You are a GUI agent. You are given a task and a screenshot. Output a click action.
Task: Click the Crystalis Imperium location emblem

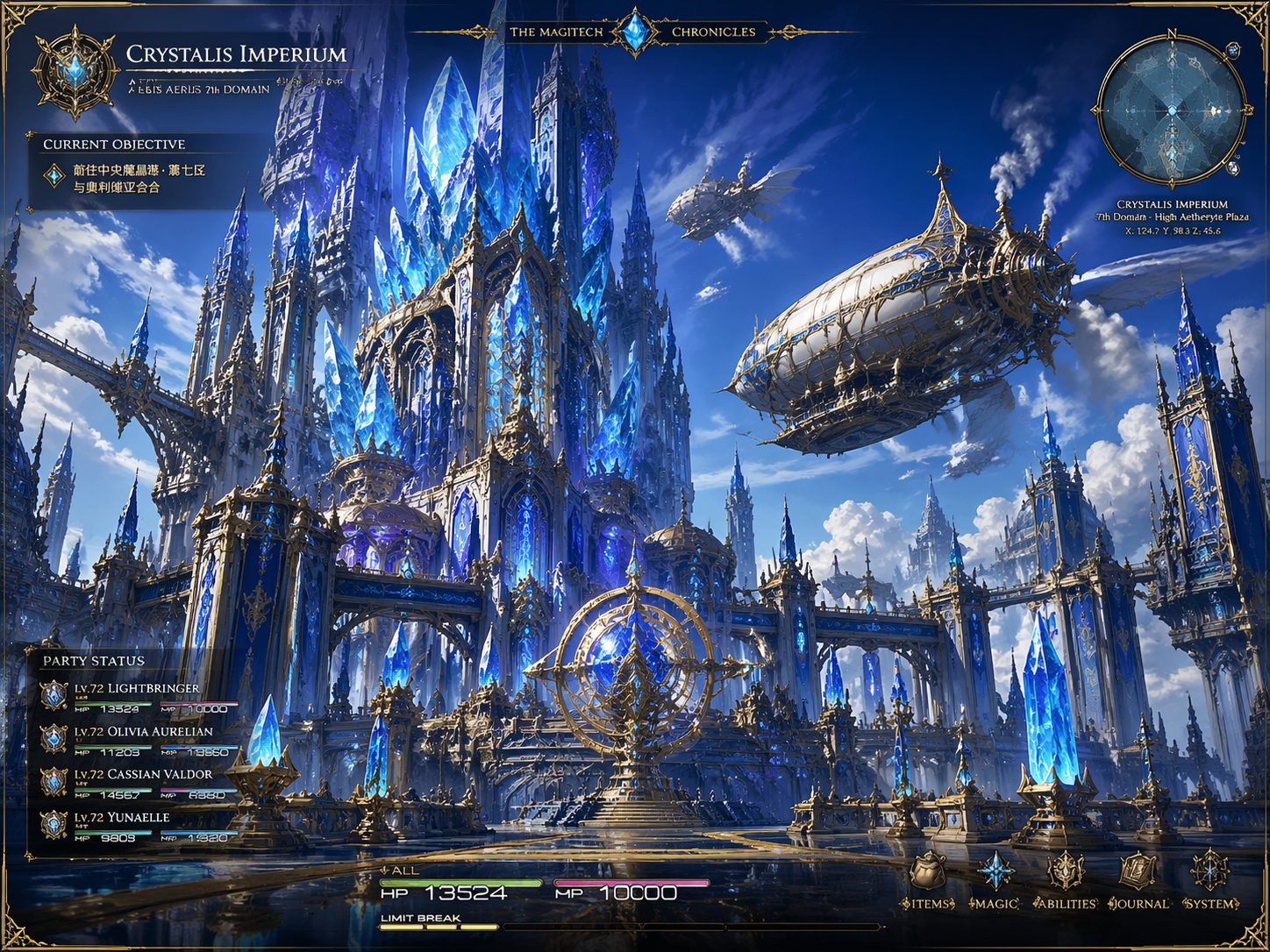(75, 72)
